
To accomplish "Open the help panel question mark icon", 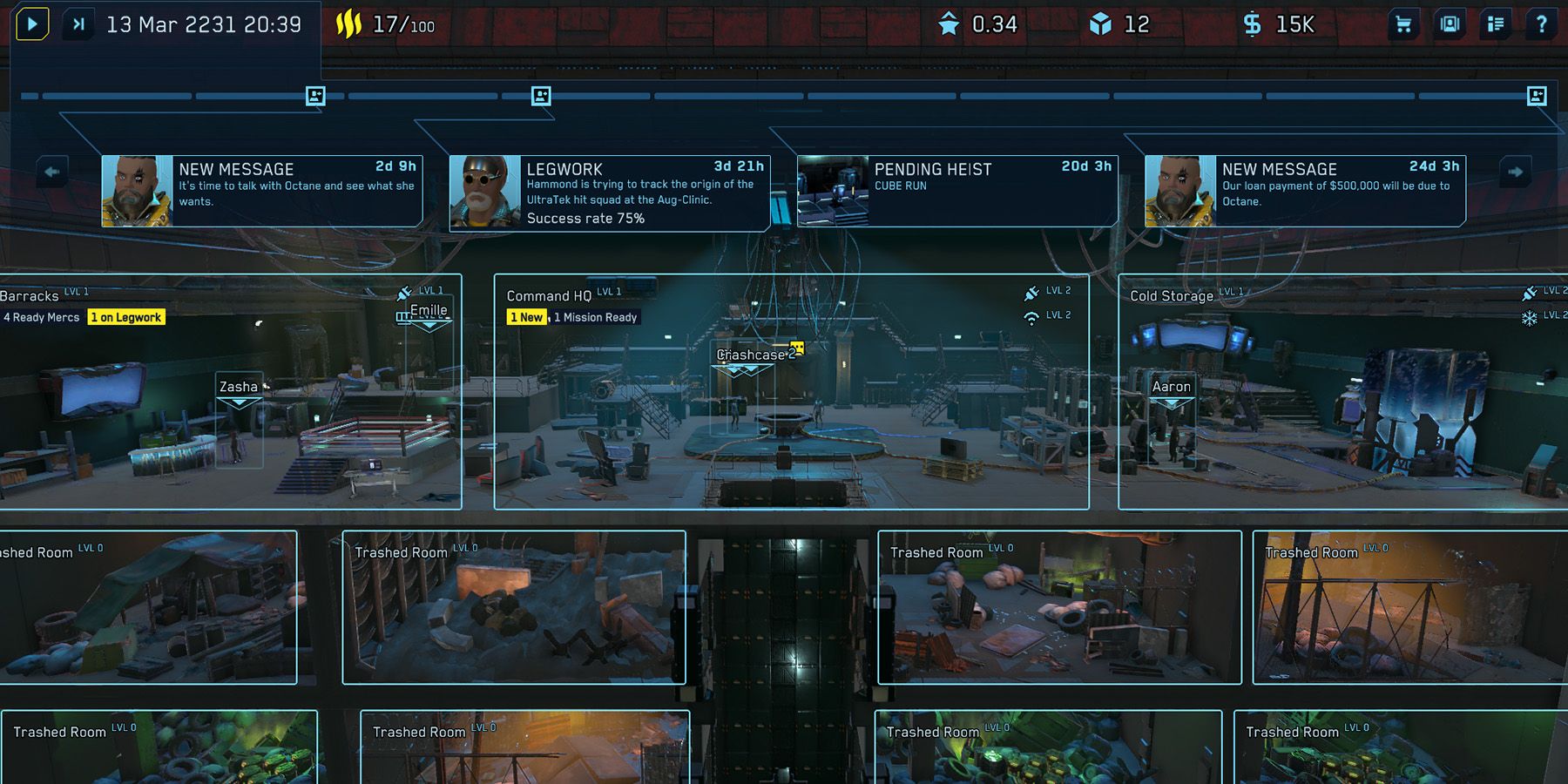I will (1544, 24).
